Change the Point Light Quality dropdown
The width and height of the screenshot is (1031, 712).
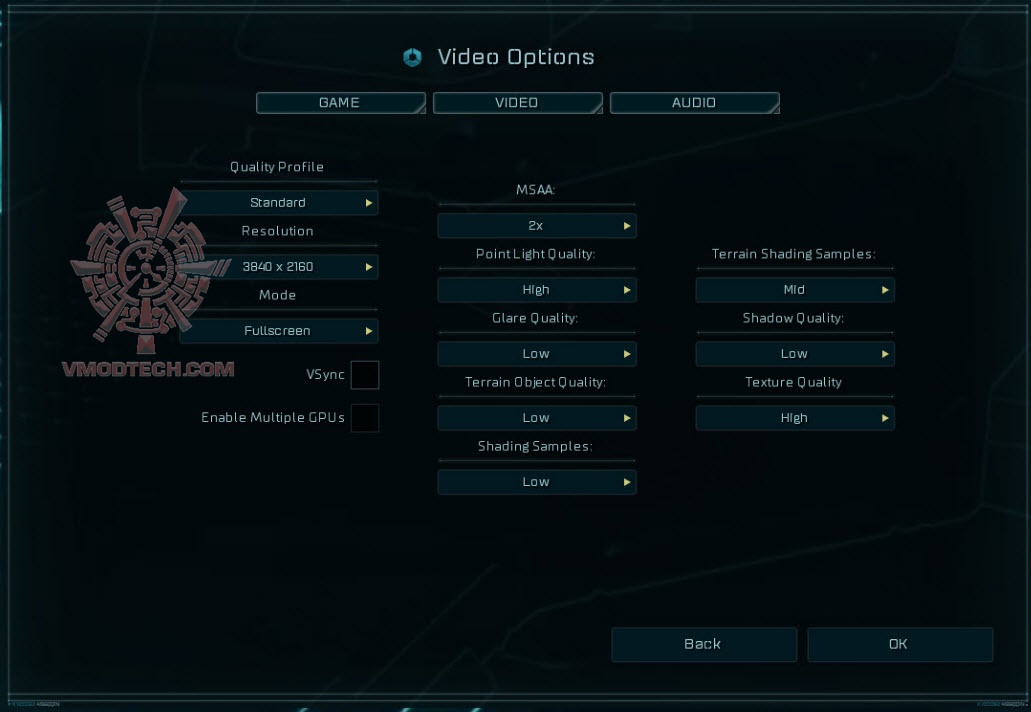(x=537, y=290)
